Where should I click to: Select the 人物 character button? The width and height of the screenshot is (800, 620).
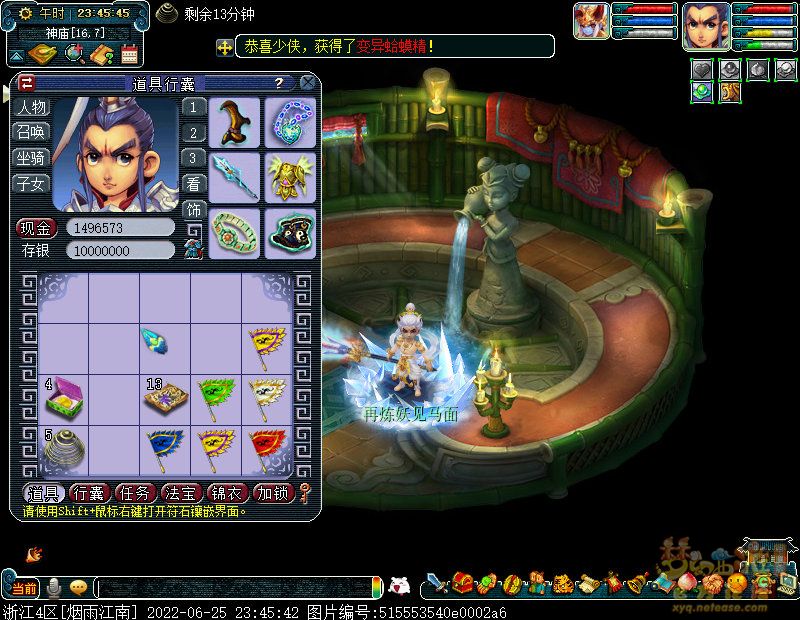click(31, 107)
